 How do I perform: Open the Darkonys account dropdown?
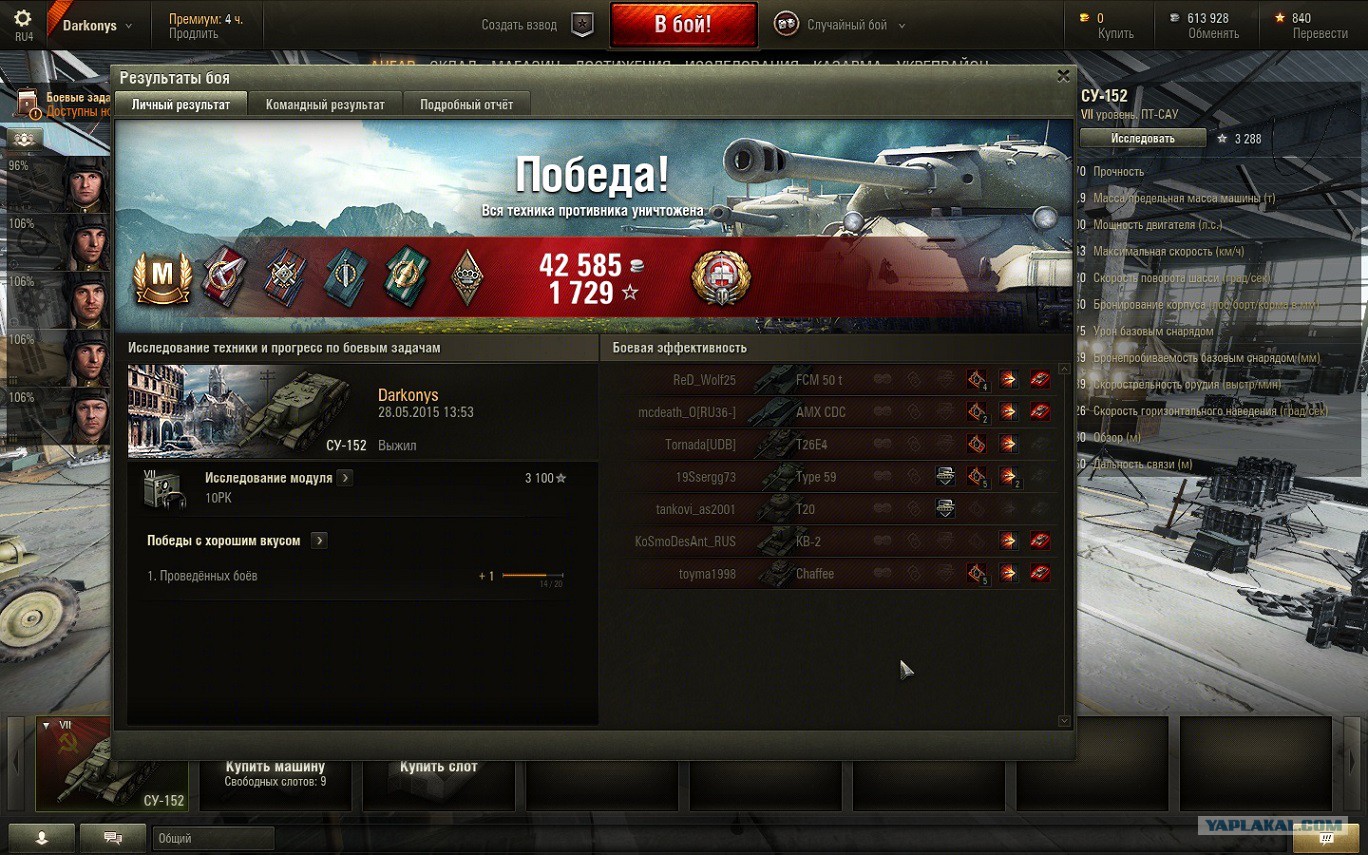(x=97, y=26)
